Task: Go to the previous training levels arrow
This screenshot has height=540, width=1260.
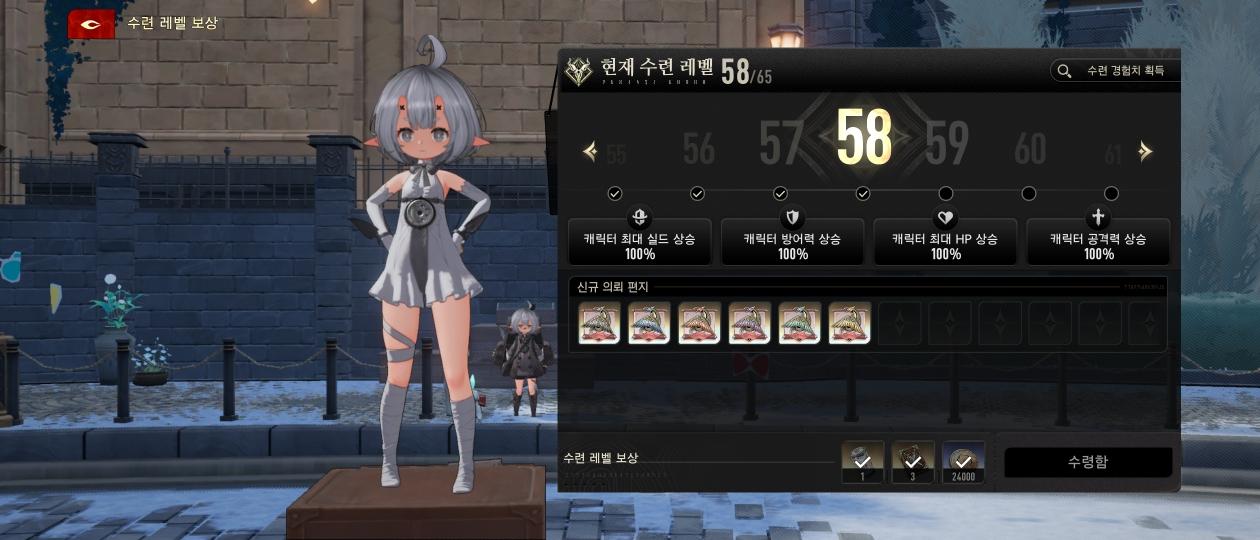Action: click(590, 151)
